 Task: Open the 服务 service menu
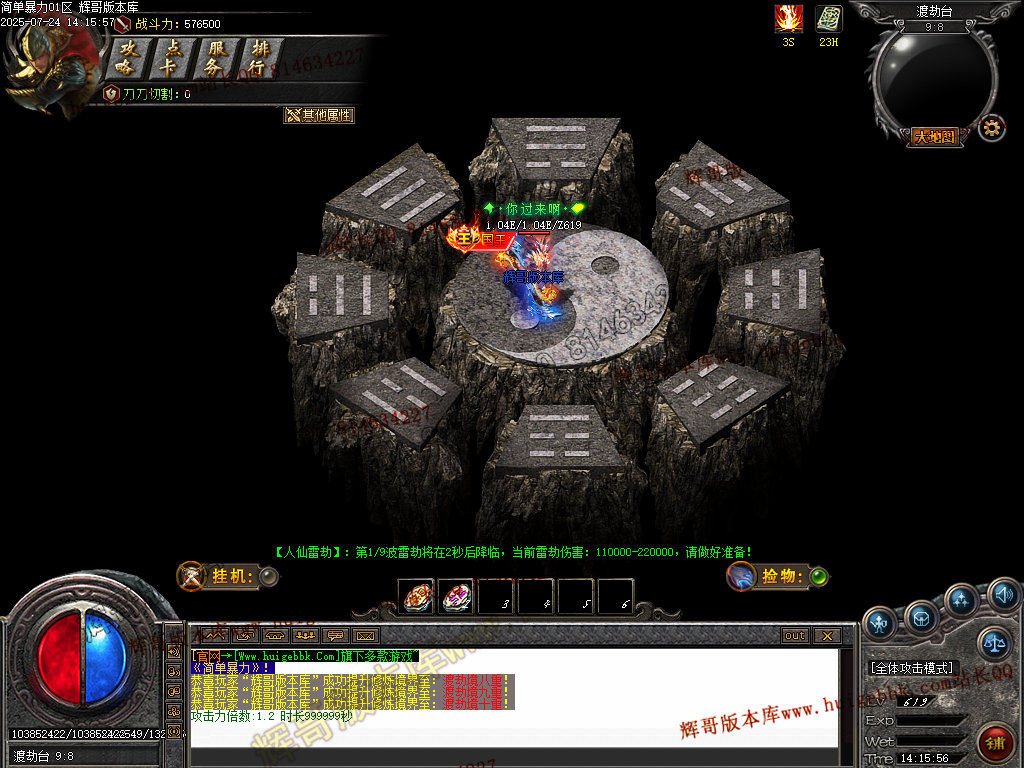(x=216, y=58)
